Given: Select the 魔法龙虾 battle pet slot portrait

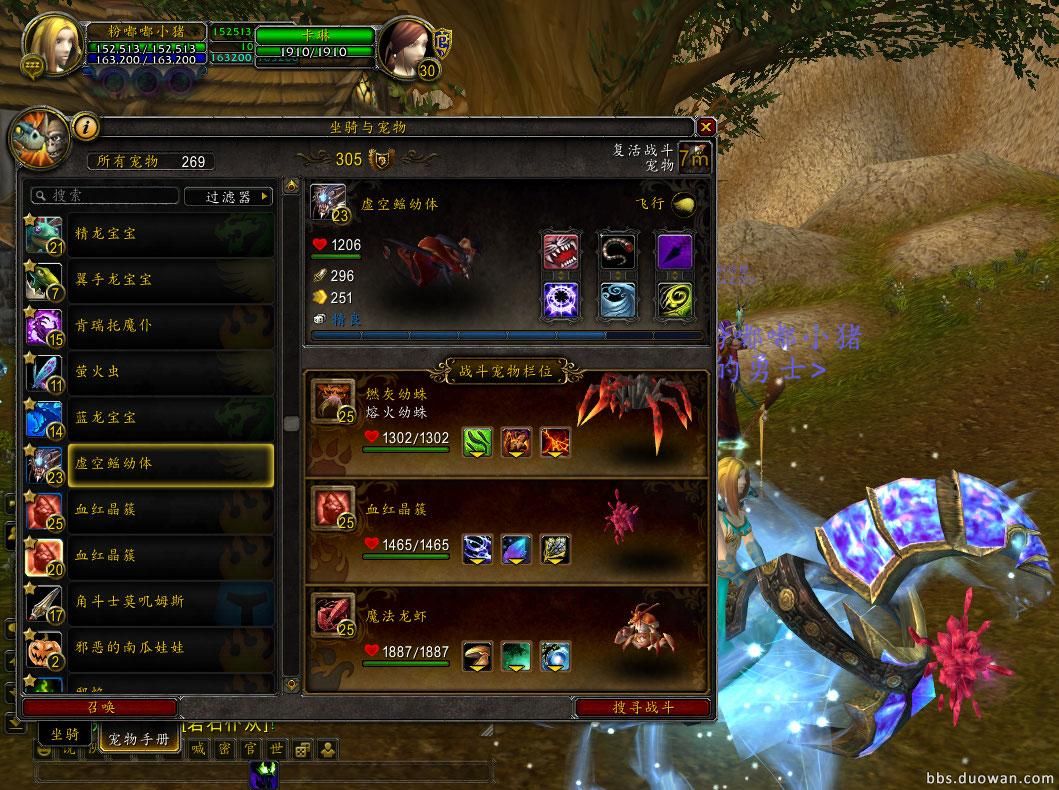Looking at the screenshot, I should point(331,613).
